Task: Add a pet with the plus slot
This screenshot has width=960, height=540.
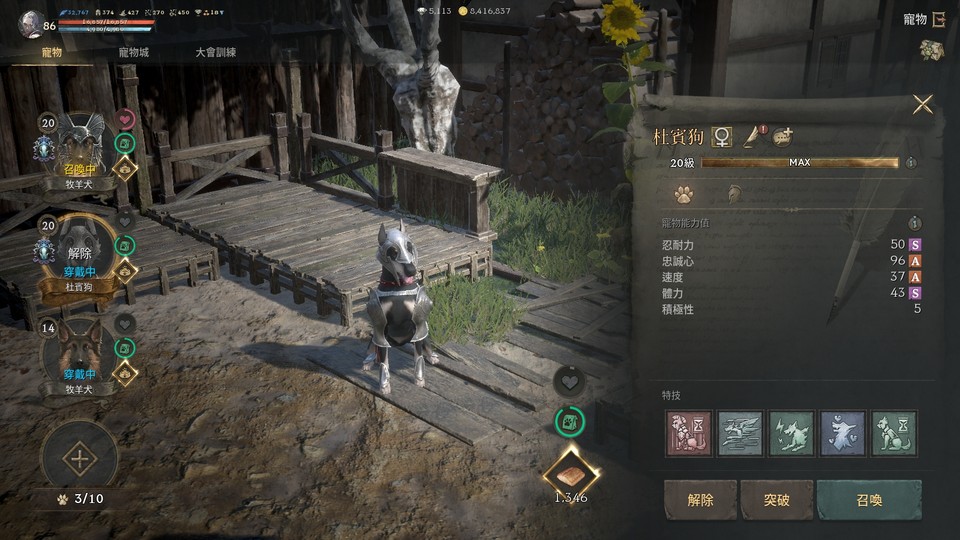Action: tap(78, 459)
